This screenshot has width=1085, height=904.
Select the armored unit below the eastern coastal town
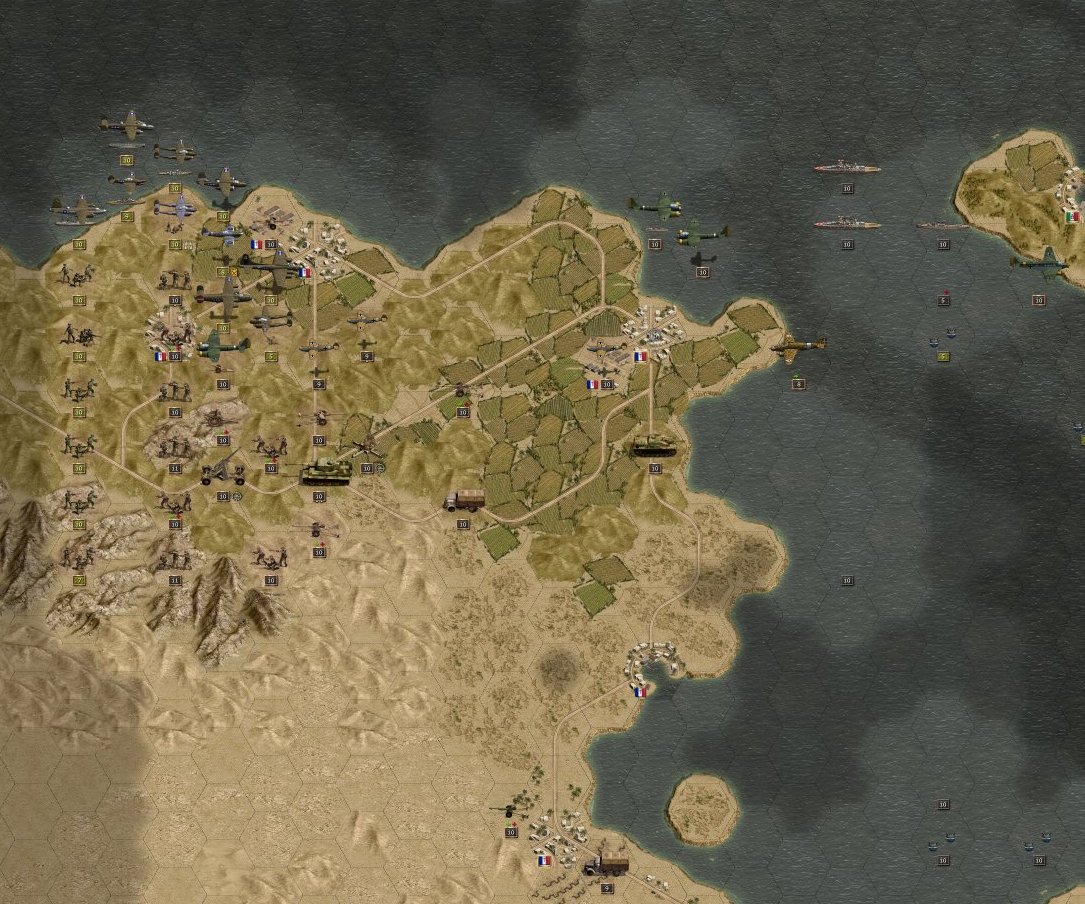point(654,446)
